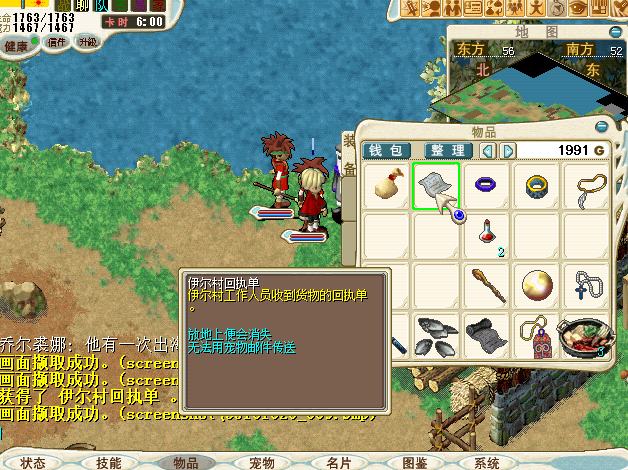The image size is (628, 470).
Task: Open the 钱包 wallet button
Action: pos(387,150)
